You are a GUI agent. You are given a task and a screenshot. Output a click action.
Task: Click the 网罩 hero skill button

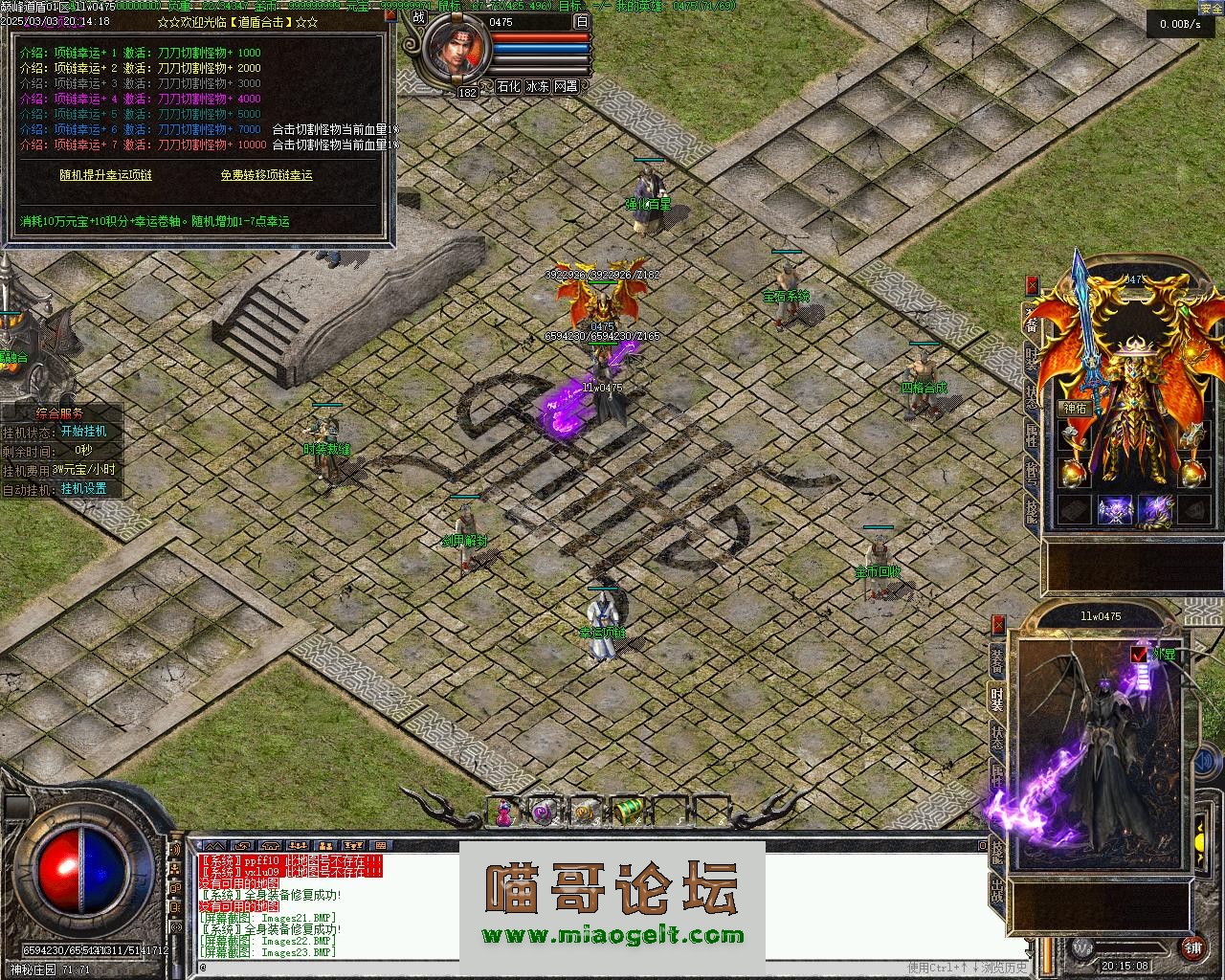click(566, 86)
